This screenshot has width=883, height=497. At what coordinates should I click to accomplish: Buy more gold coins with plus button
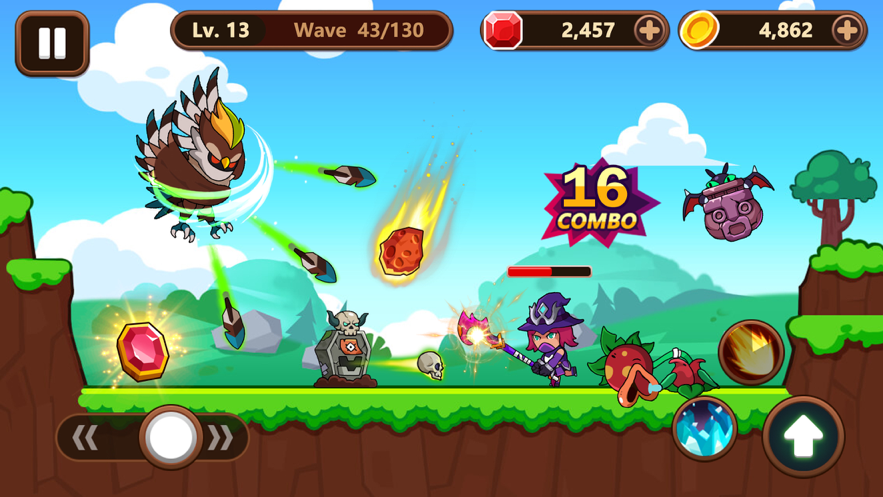coord(846,31)
